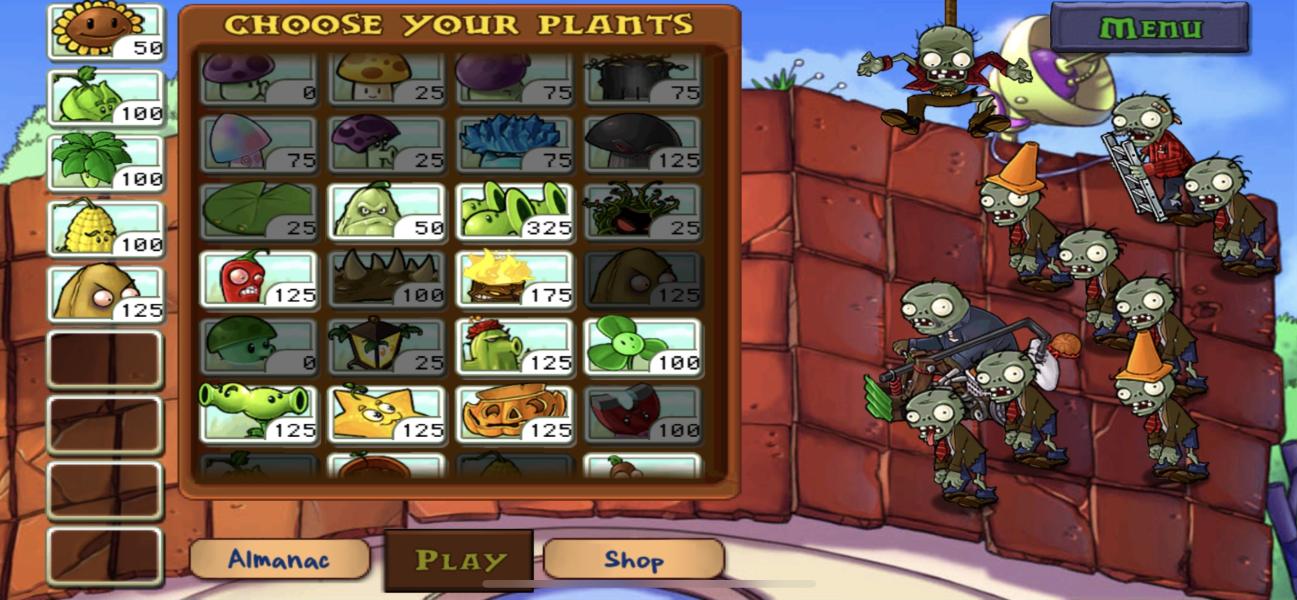The height and width of the screenshot is (600, 1297).
Task: Pick the Pumpkin seed packet
Action: point(515,413)
